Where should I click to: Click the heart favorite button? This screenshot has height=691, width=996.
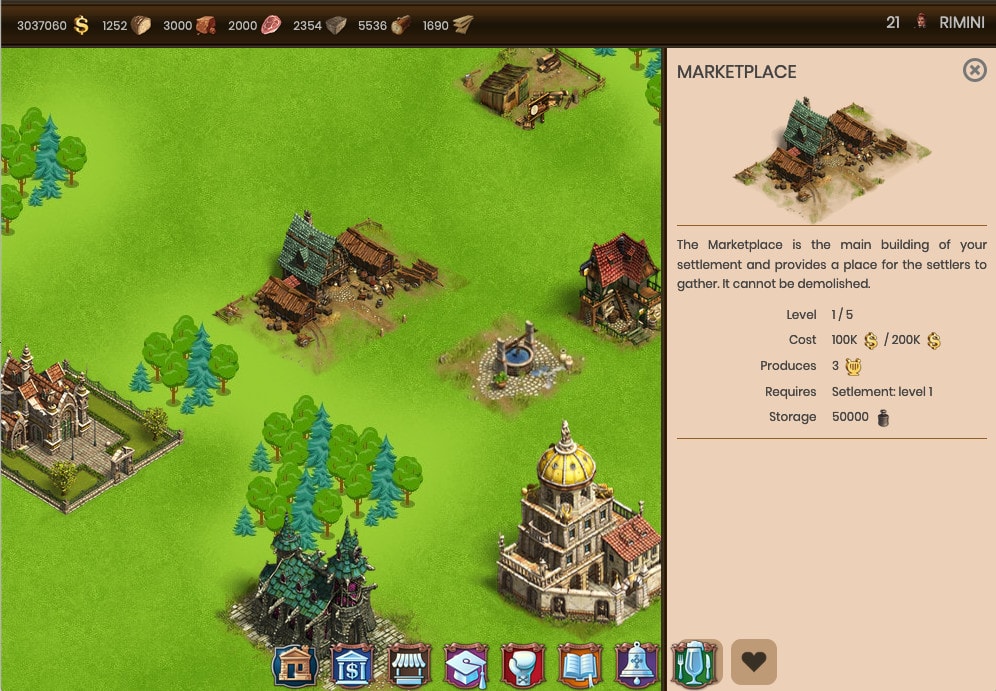tap(754, 662)
